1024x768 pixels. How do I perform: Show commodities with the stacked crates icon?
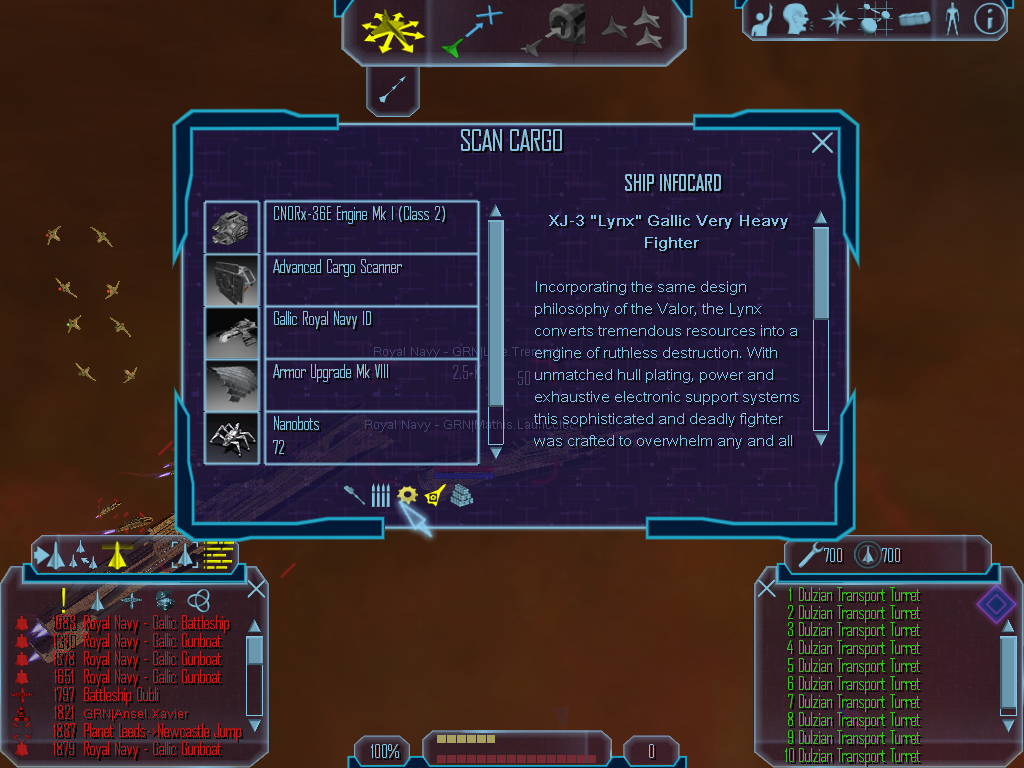click(461, 494)
